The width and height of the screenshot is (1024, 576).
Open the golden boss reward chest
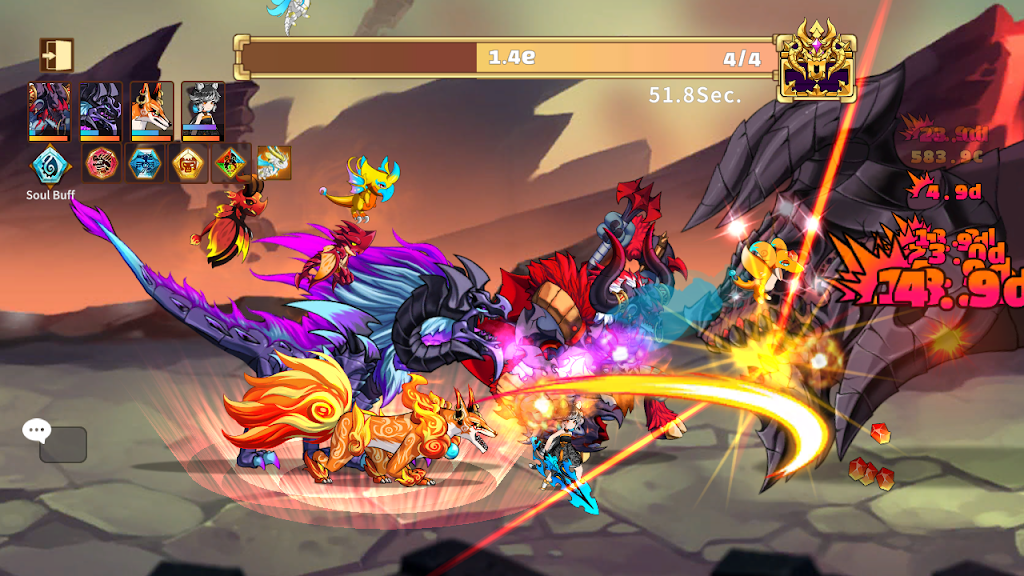(817, 61)
